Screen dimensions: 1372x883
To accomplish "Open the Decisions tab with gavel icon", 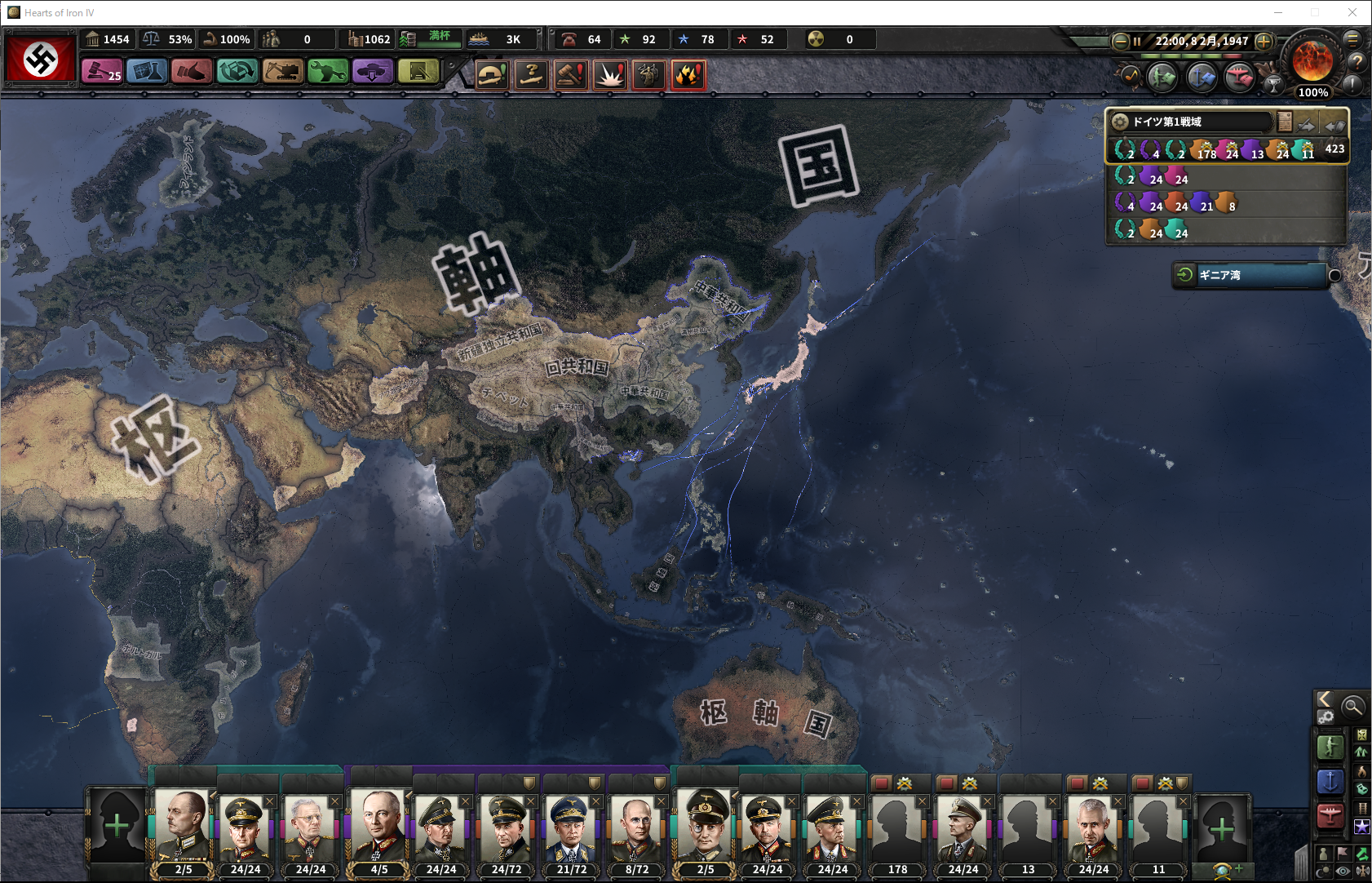I will coord(102,73).
